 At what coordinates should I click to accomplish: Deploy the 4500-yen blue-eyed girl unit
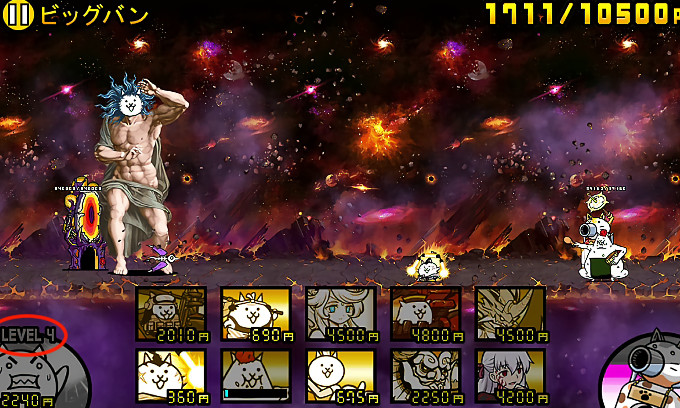click(341, 314)
